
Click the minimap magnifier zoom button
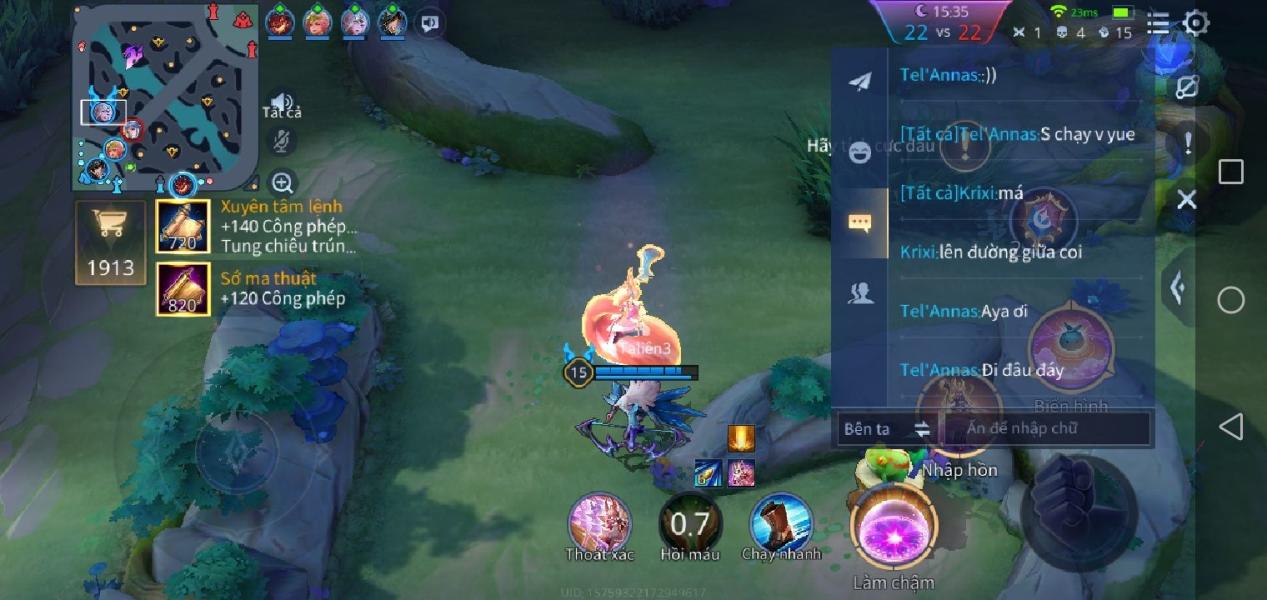pos(283,183)
